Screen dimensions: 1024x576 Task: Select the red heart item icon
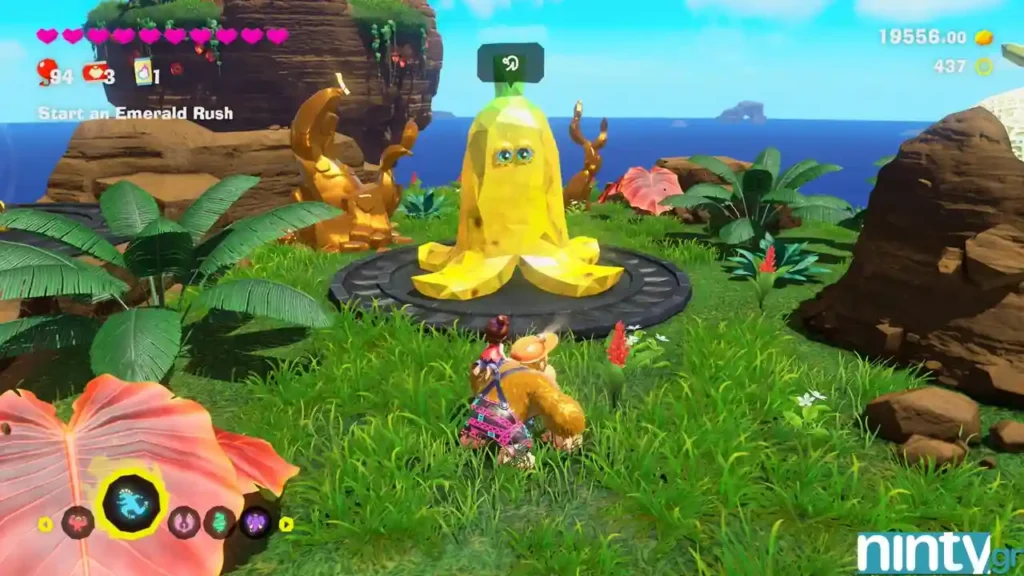(x=94, y=72)
